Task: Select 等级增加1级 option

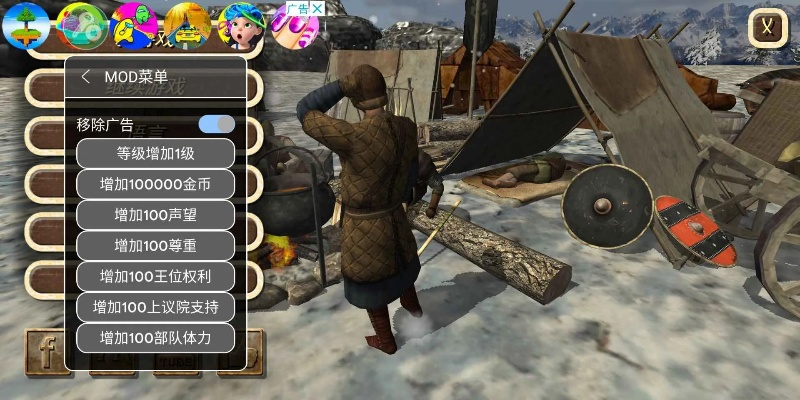Action: [155, 153]
